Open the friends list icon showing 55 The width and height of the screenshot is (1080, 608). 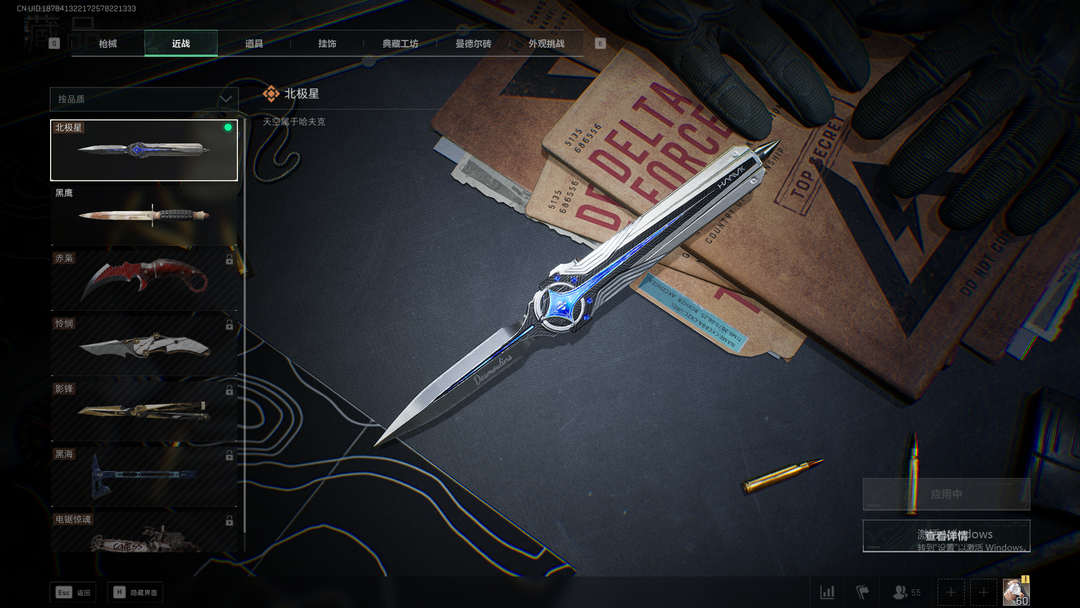click(x=906, y=592)
